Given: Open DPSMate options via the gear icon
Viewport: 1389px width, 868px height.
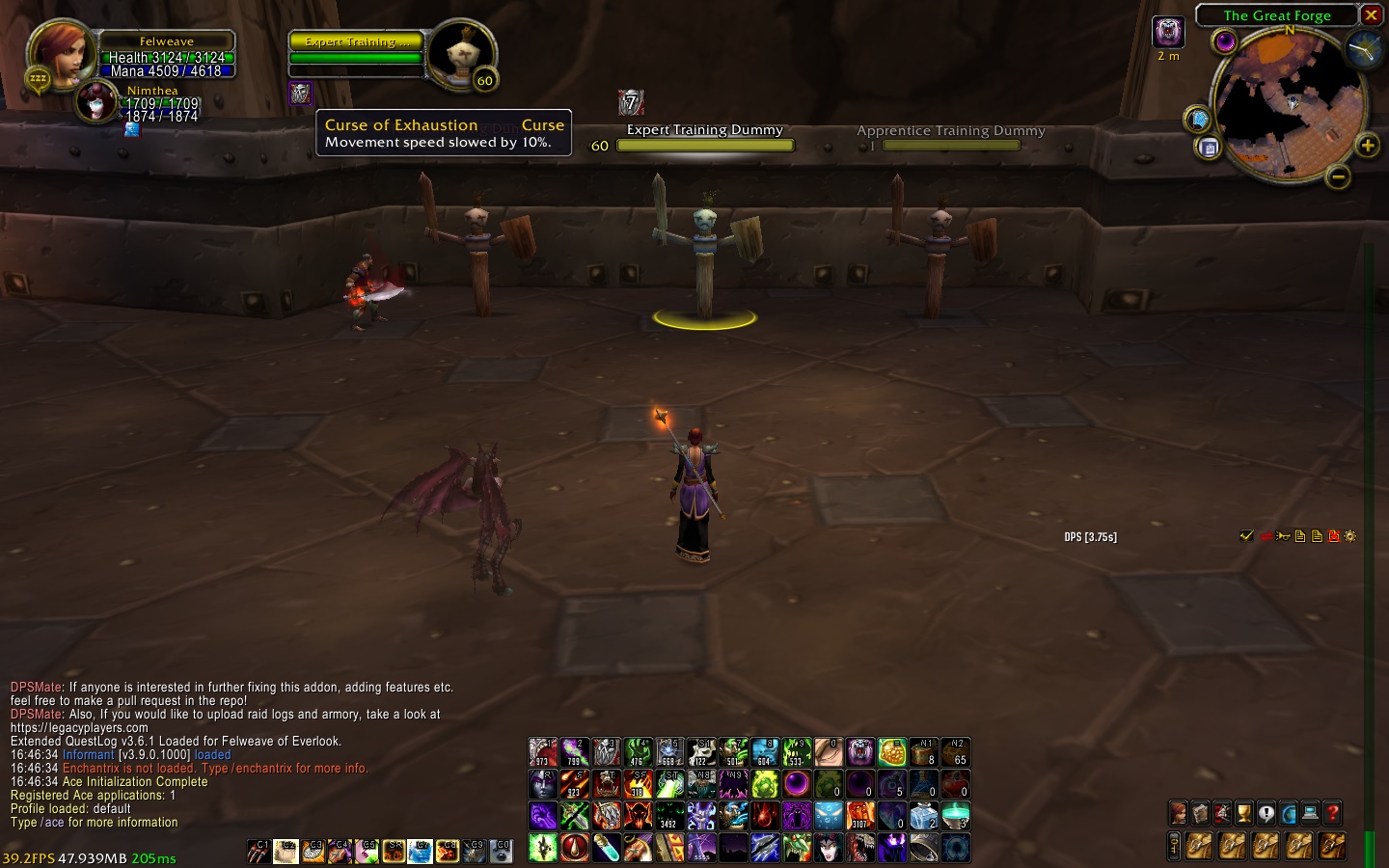Looking at the screenshot, I should click(x=1350, y=536).
